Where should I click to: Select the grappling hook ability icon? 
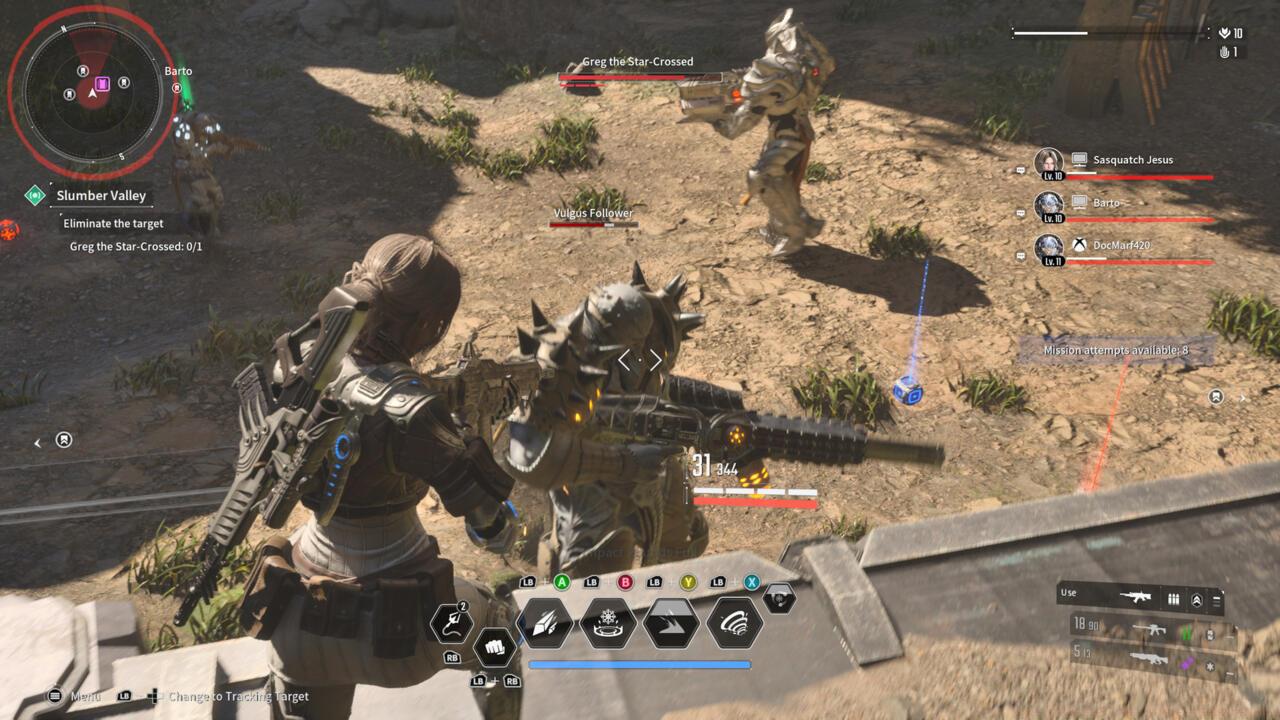(x=453, y=621)
